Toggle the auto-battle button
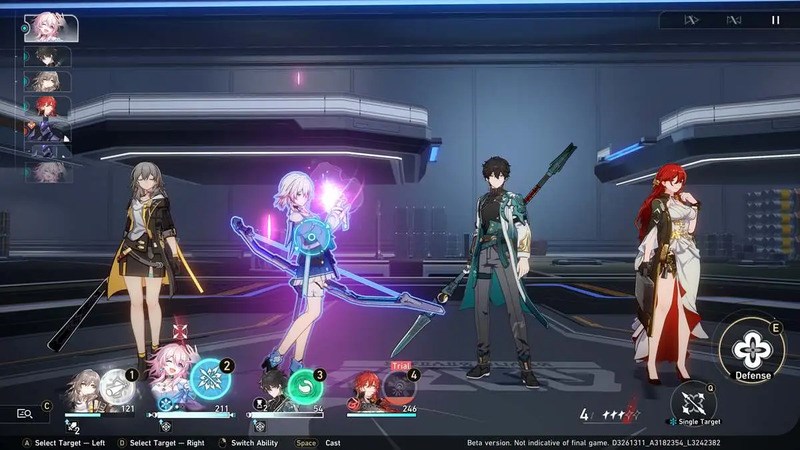Viewport: 800px width, 450px height. (733, 19)
